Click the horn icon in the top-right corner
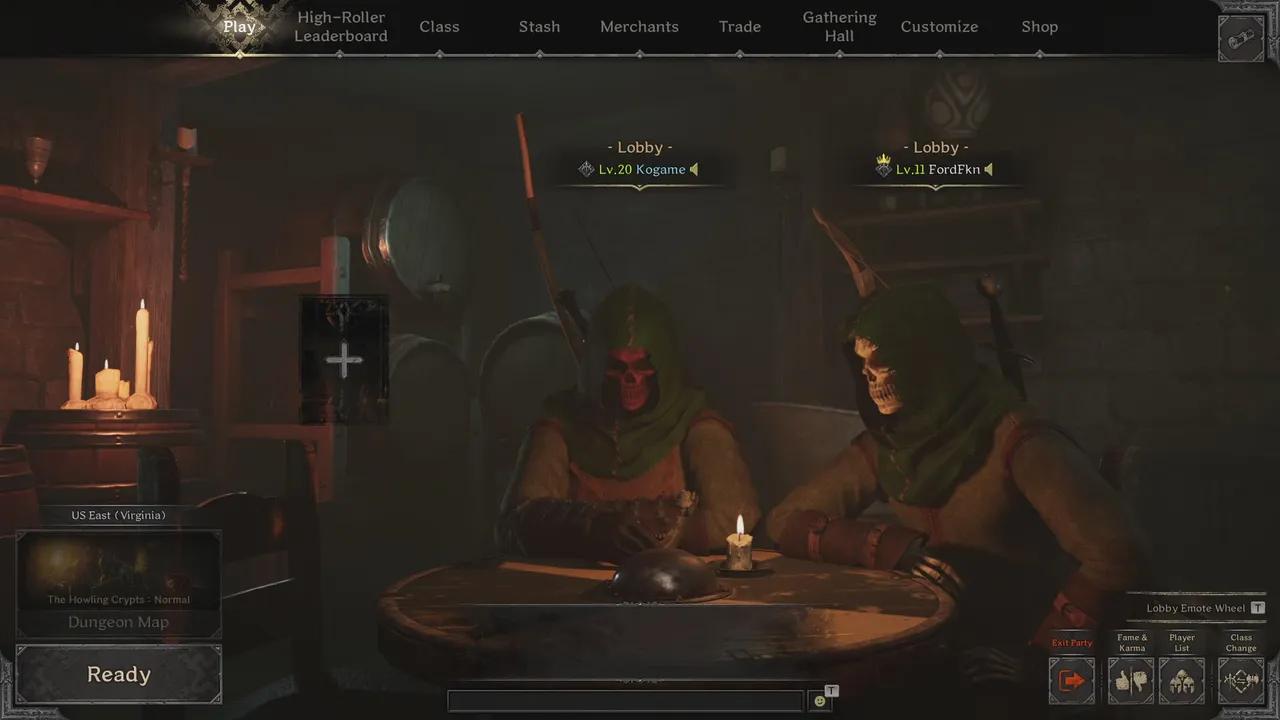 tap(1241, 40)
